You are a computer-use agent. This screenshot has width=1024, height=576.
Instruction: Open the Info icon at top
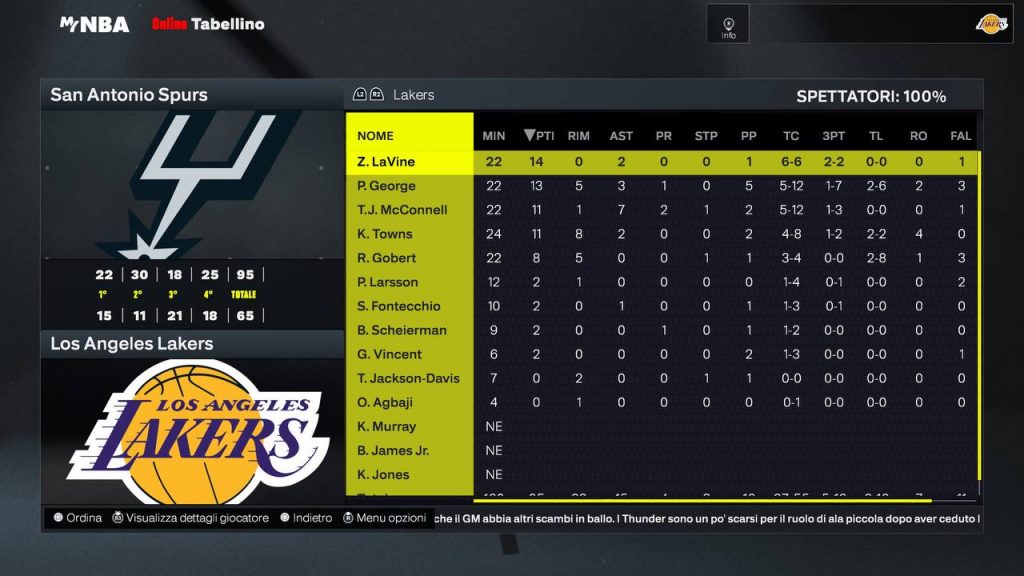728,26
